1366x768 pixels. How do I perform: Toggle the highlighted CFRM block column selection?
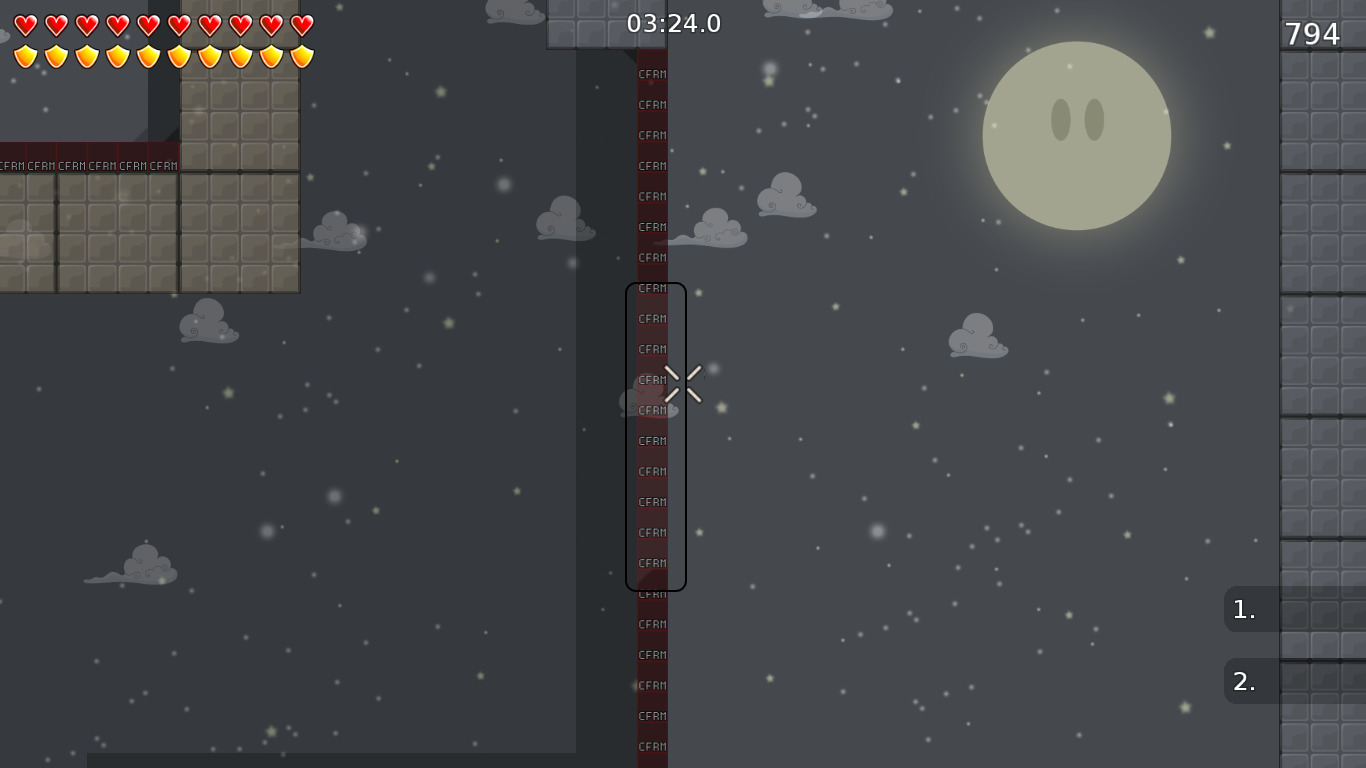(x=655, y=437)
